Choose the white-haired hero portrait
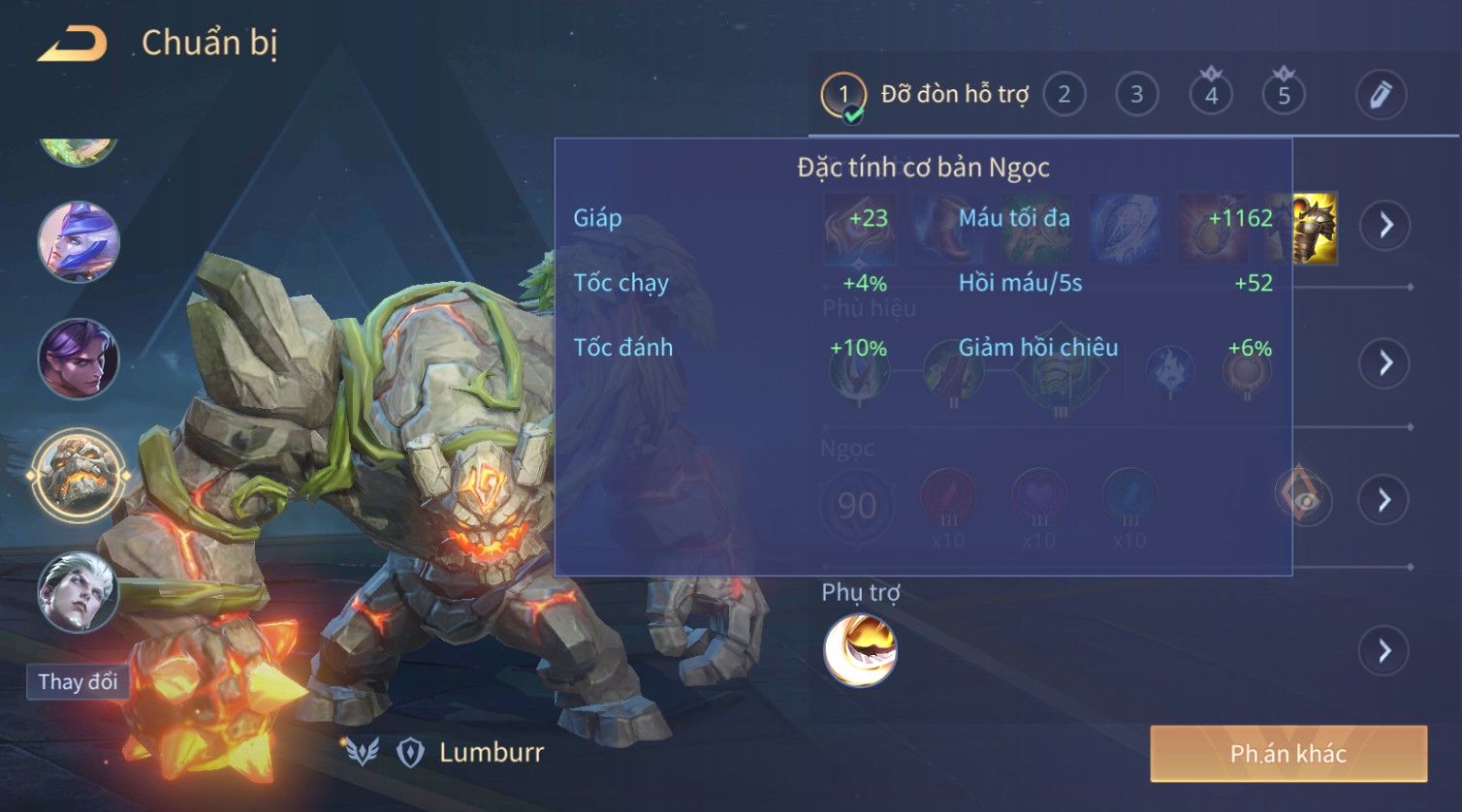 coord(79,590)
